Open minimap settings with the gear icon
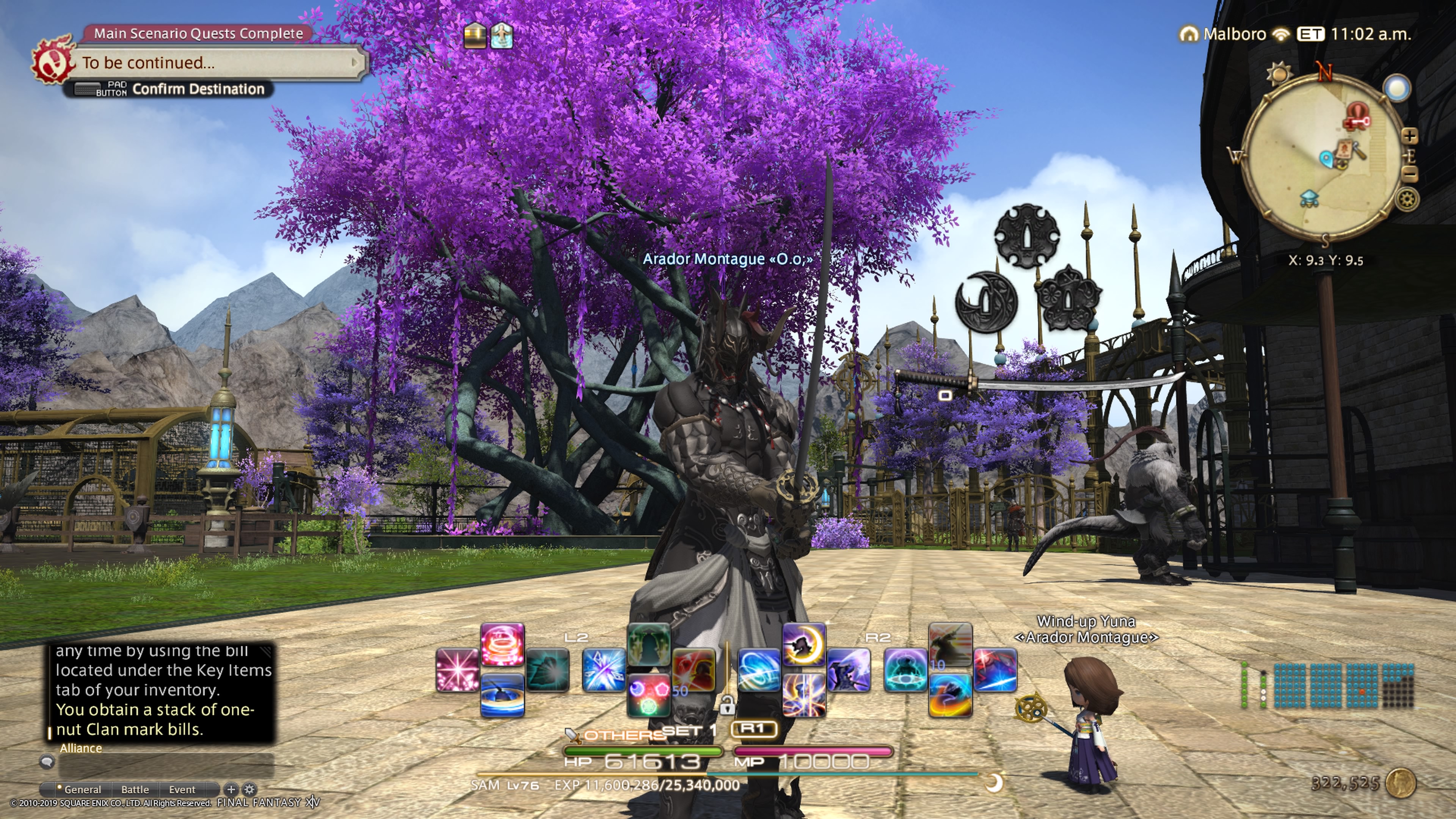The height and width of the screenshot is (819, 1456). pos(1407,199)
